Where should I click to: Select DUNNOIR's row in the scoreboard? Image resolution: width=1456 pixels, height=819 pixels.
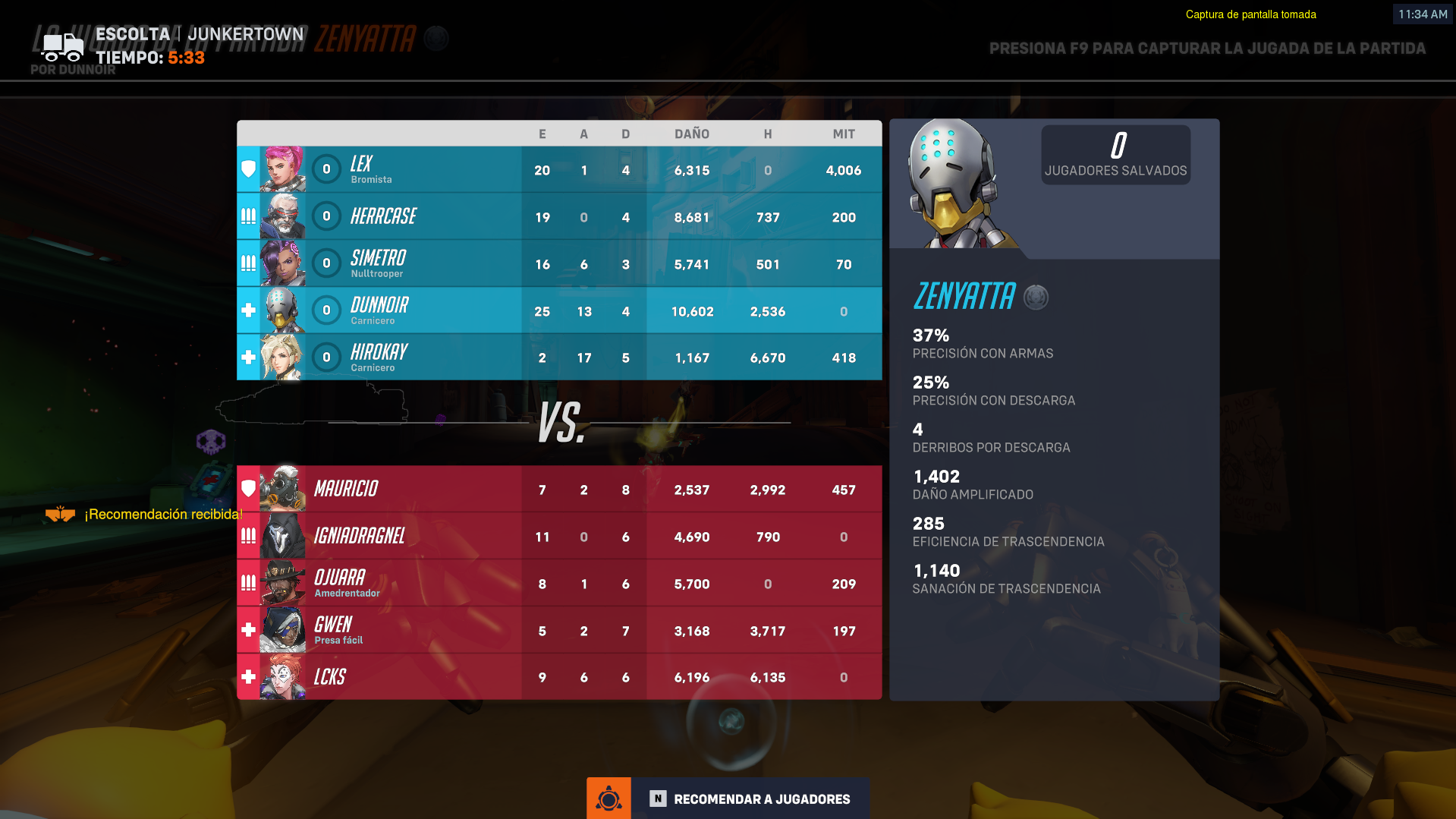point(559,310)
